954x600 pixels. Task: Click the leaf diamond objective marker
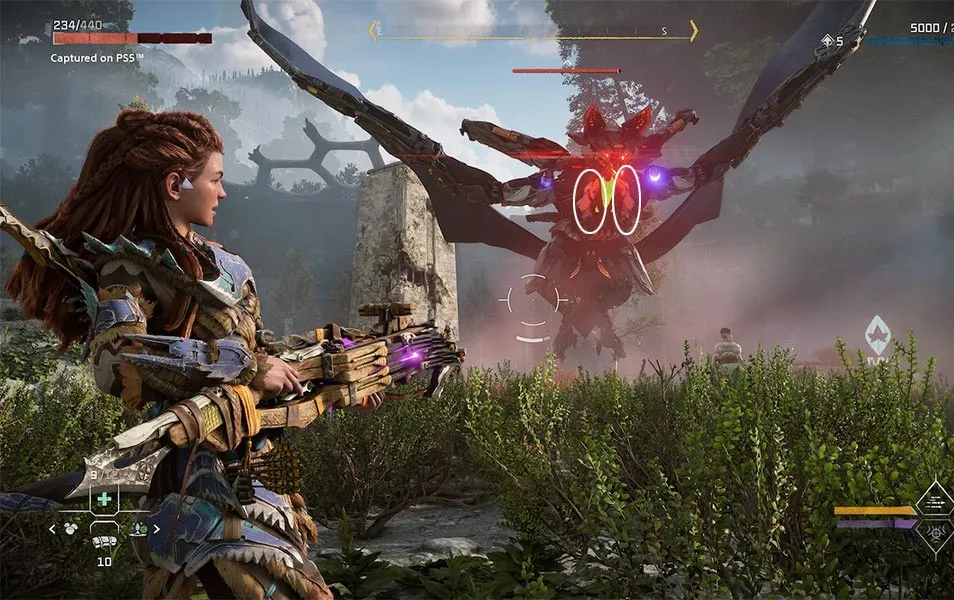[877, 336]
